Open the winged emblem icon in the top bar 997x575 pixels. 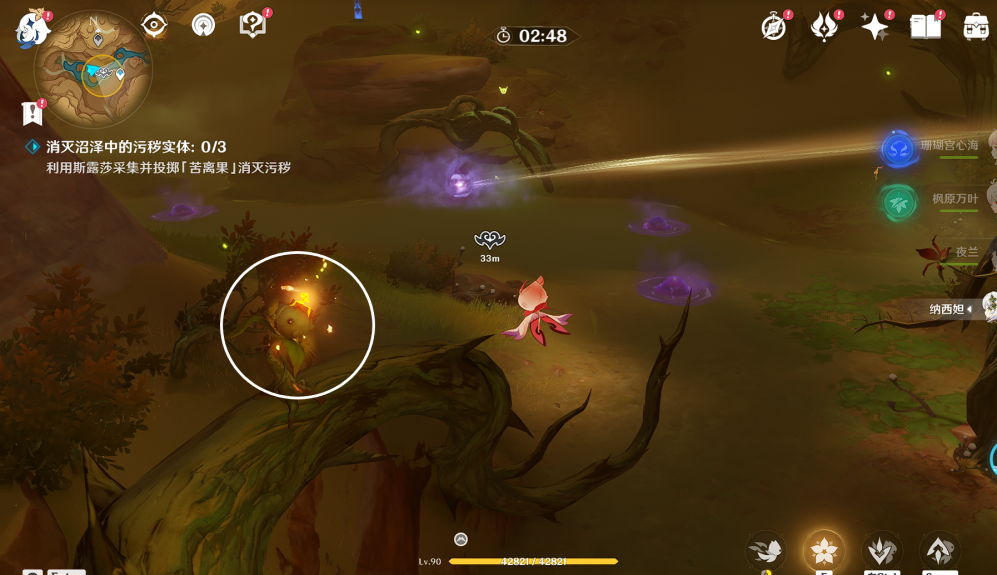pyautogui.click(x=824, y=27)
